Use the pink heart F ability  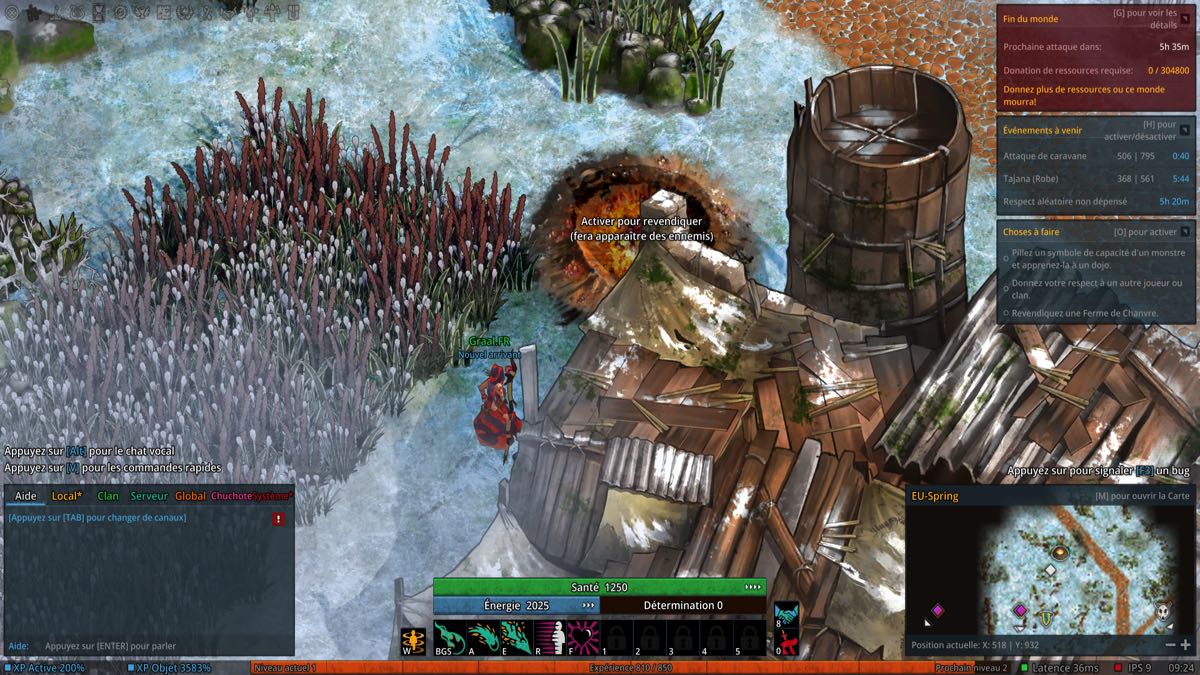(x=583, y=636)
